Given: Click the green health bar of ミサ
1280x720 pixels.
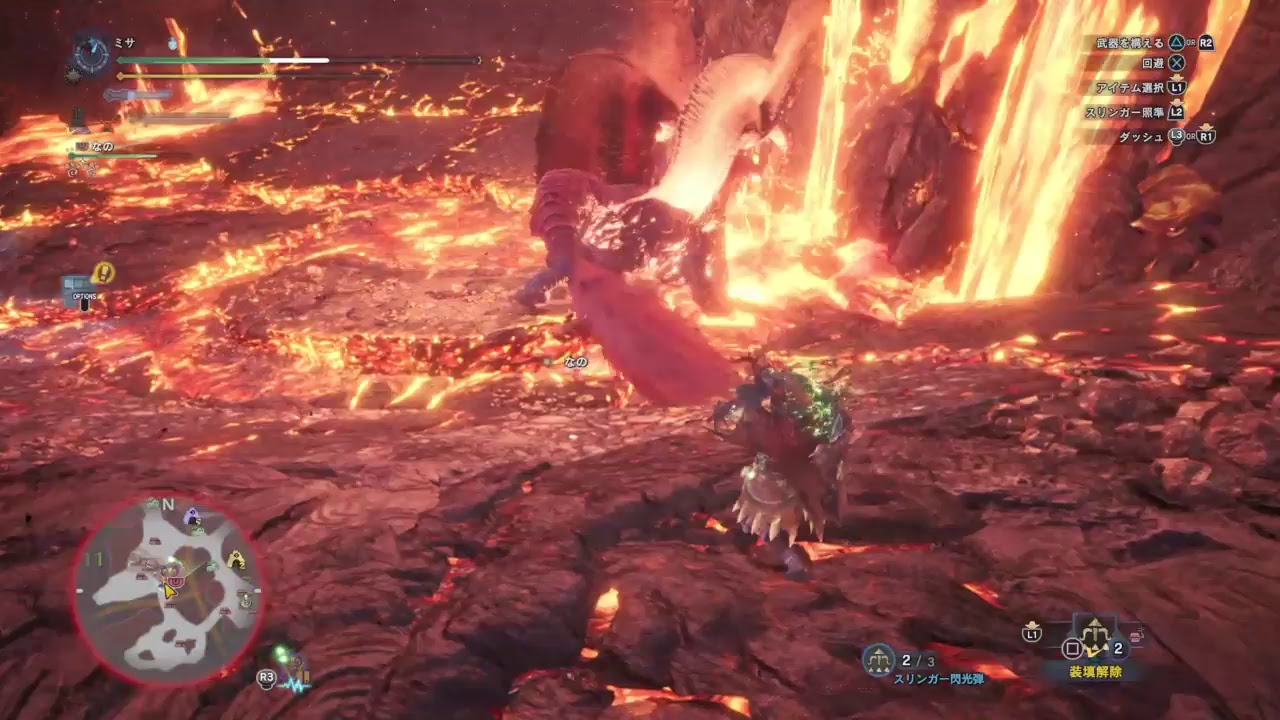Looking at the screenshot, I should pyautogui.click(x=220, y=60).
